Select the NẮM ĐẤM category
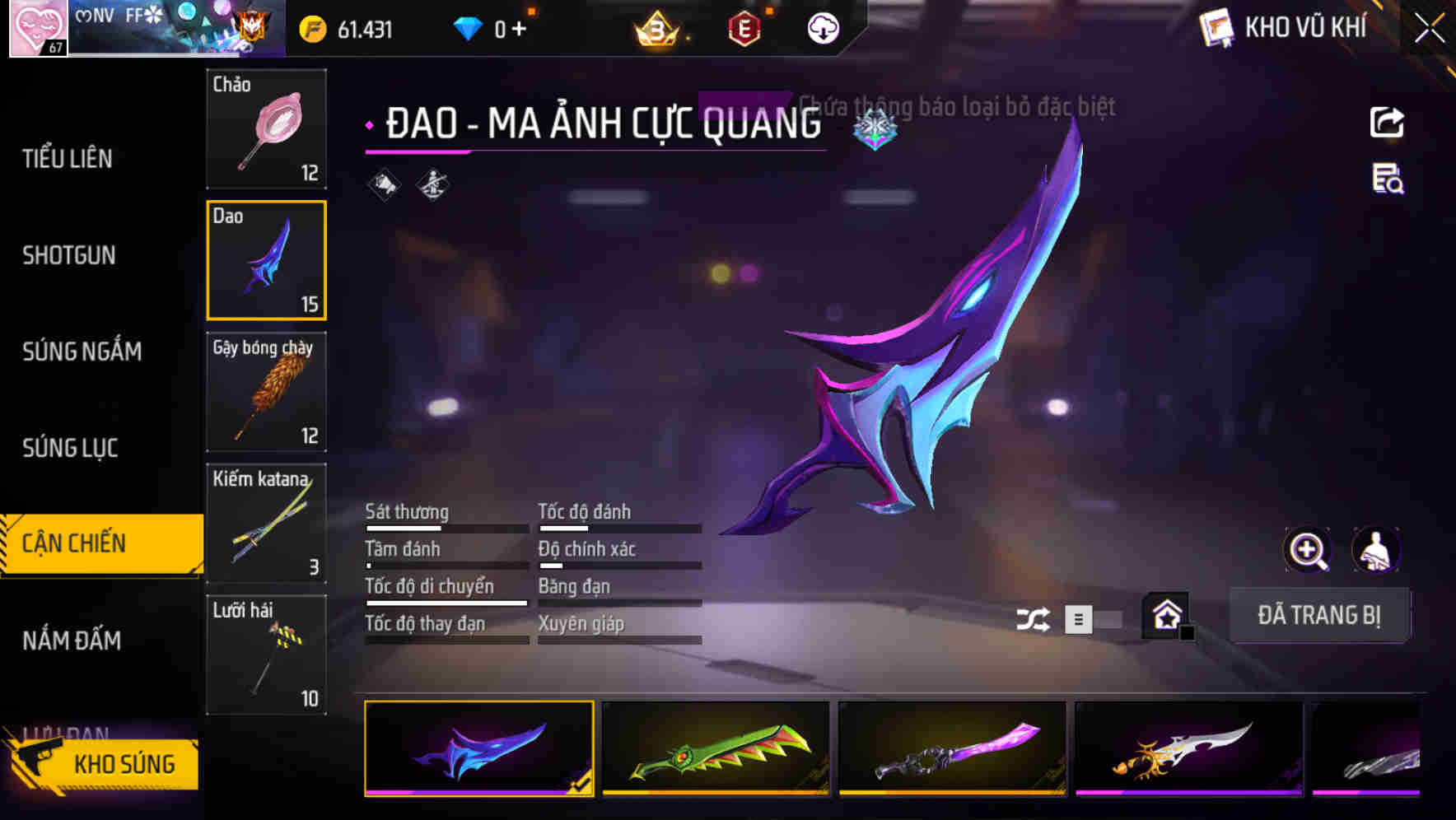Screen dimensions: 1456x820 (72, 640)
